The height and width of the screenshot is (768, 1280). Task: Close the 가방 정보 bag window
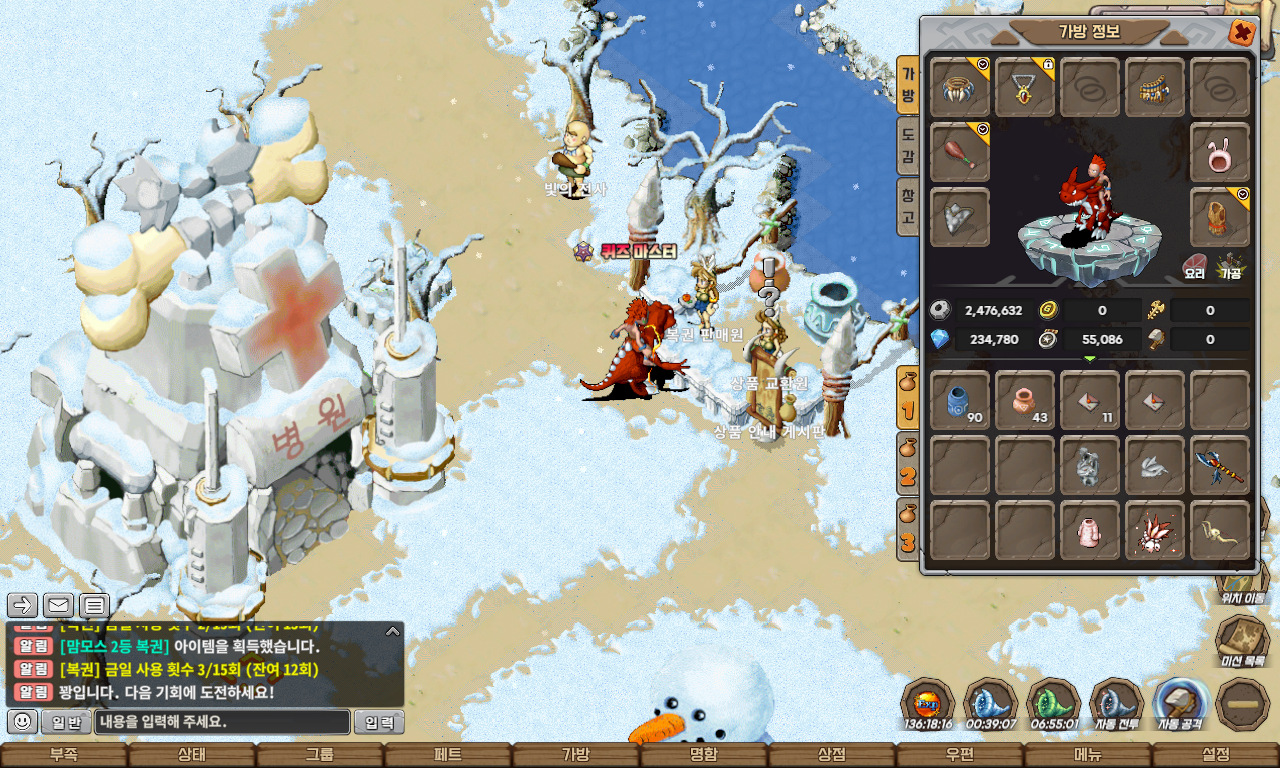1241,33
